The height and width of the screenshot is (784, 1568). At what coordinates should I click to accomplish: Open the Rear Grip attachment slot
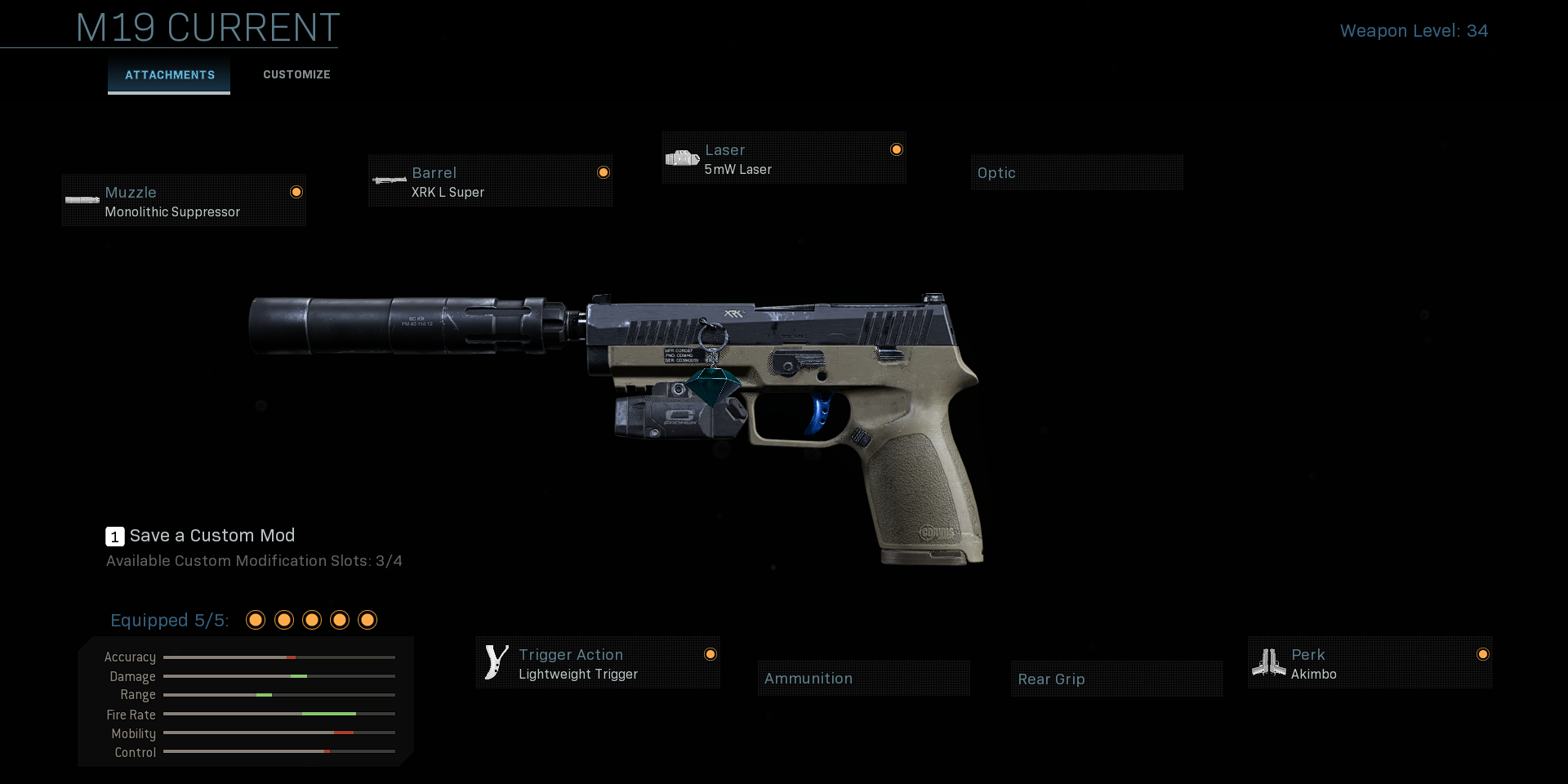(x=1116, y=678)
